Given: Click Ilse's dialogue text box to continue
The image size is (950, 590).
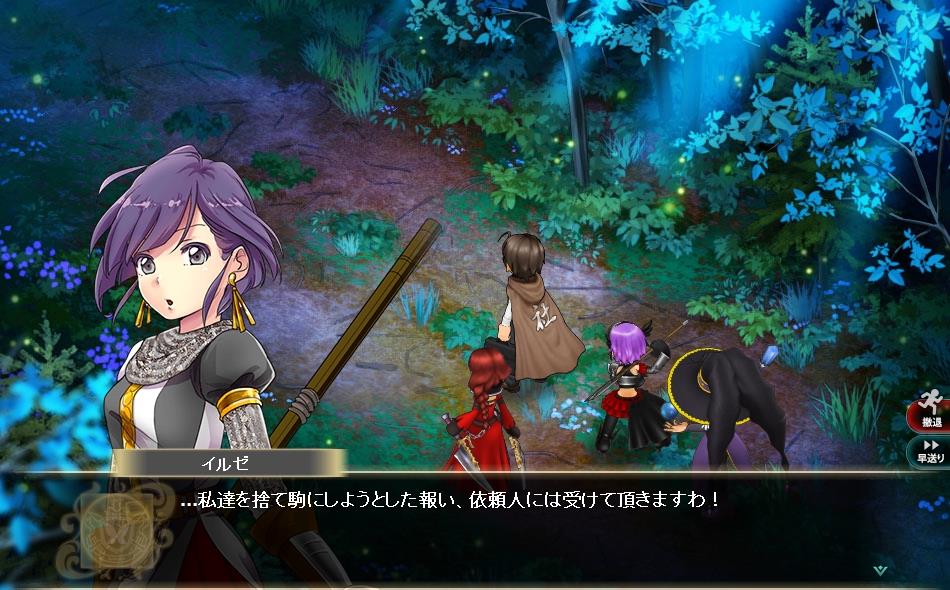Looking at the screenshot, I should (x=500, y=520).
